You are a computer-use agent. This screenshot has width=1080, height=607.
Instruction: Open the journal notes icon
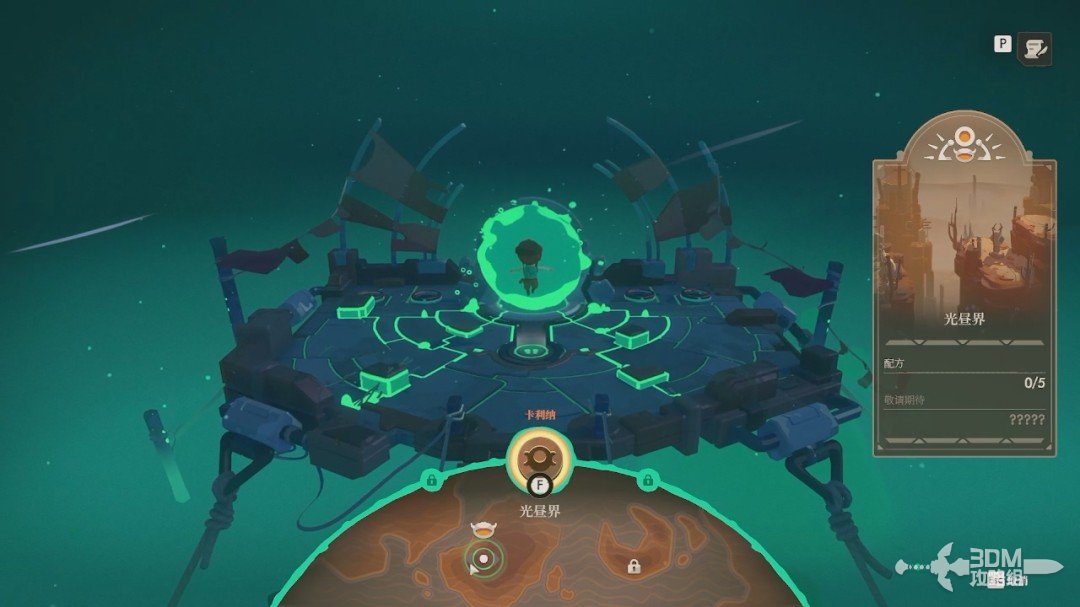click(x=1034, y=48)
